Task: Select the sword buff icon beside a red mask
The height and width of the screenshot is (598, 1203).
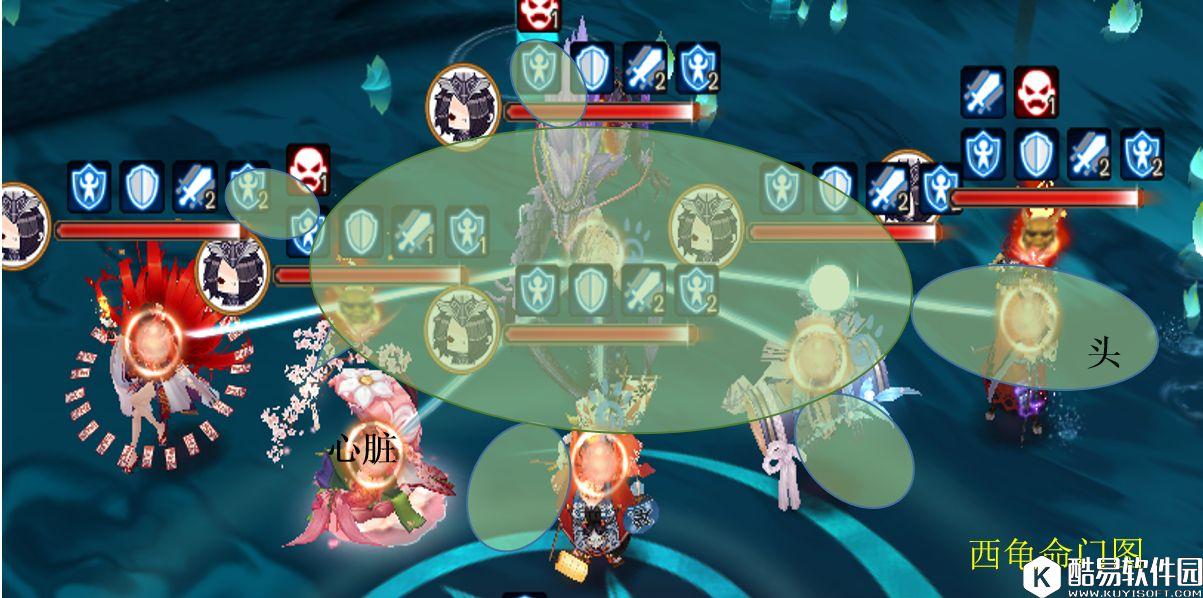Action: point(983,92)
